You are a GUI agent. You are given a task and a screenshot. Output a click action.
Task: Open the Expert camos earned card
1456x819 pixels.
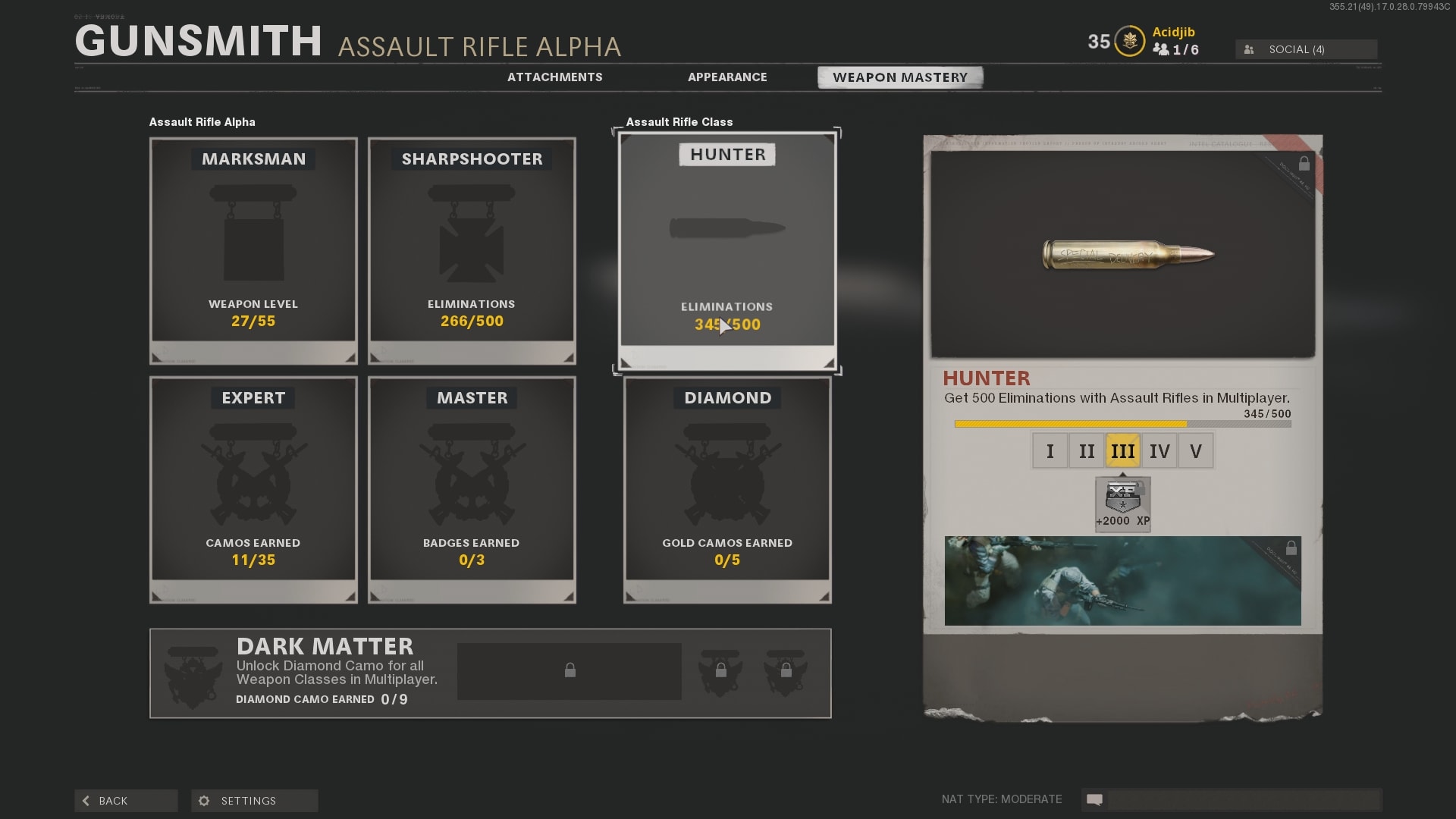click(x=253, y=489)
